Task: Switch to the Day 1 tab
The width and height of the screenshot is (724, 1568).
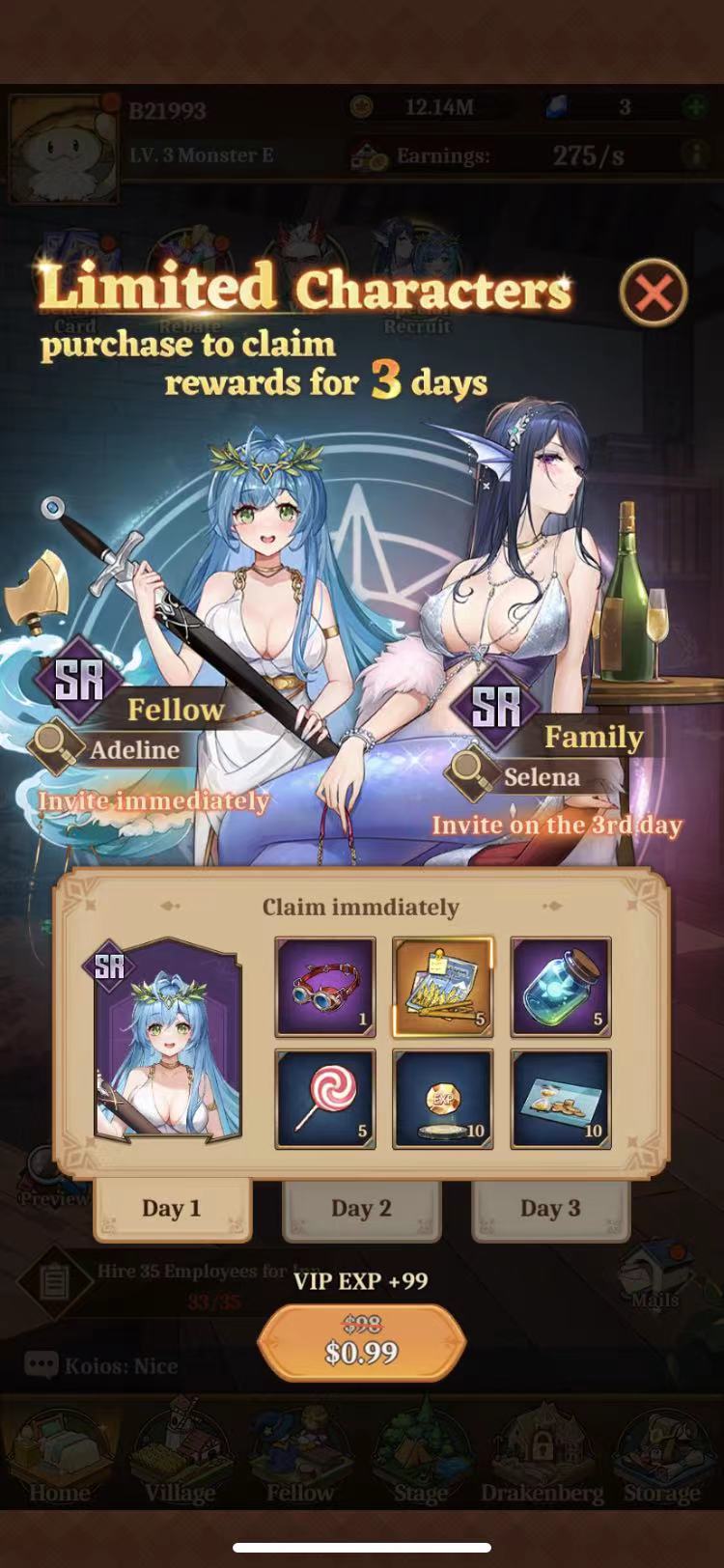Action: (x=172, y=1208)
